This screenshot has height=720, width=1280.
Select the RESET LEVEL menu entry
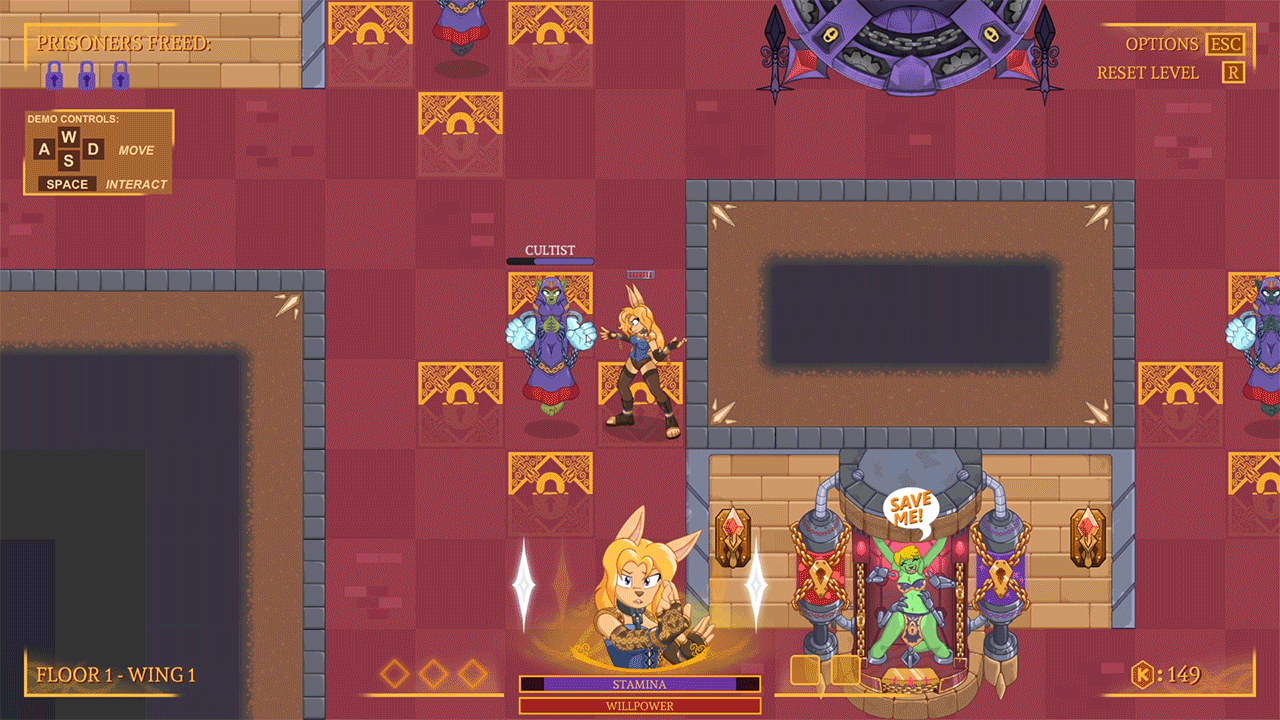[1148, 72]
